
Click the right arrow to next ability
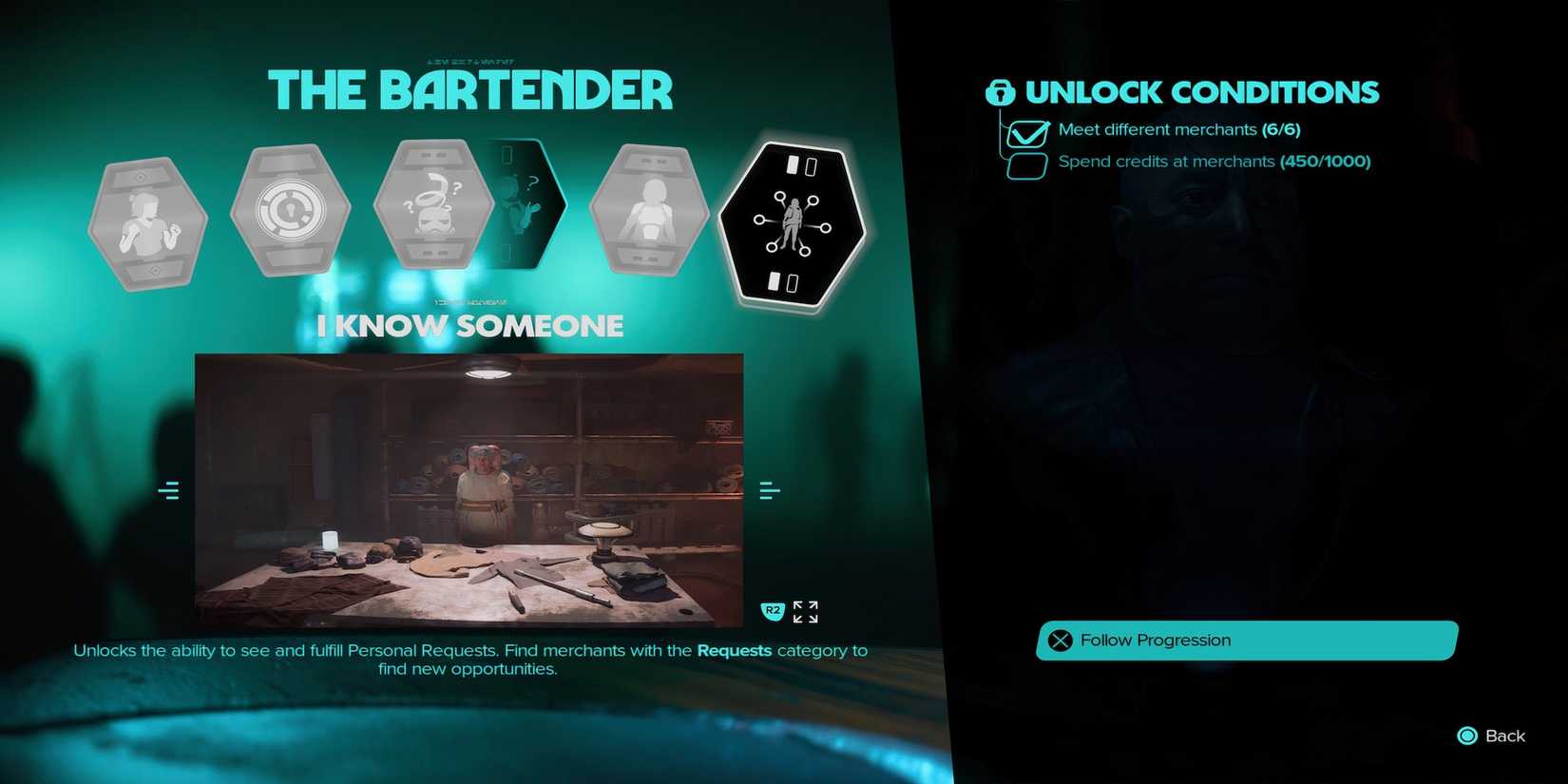[x=768, y=490]
